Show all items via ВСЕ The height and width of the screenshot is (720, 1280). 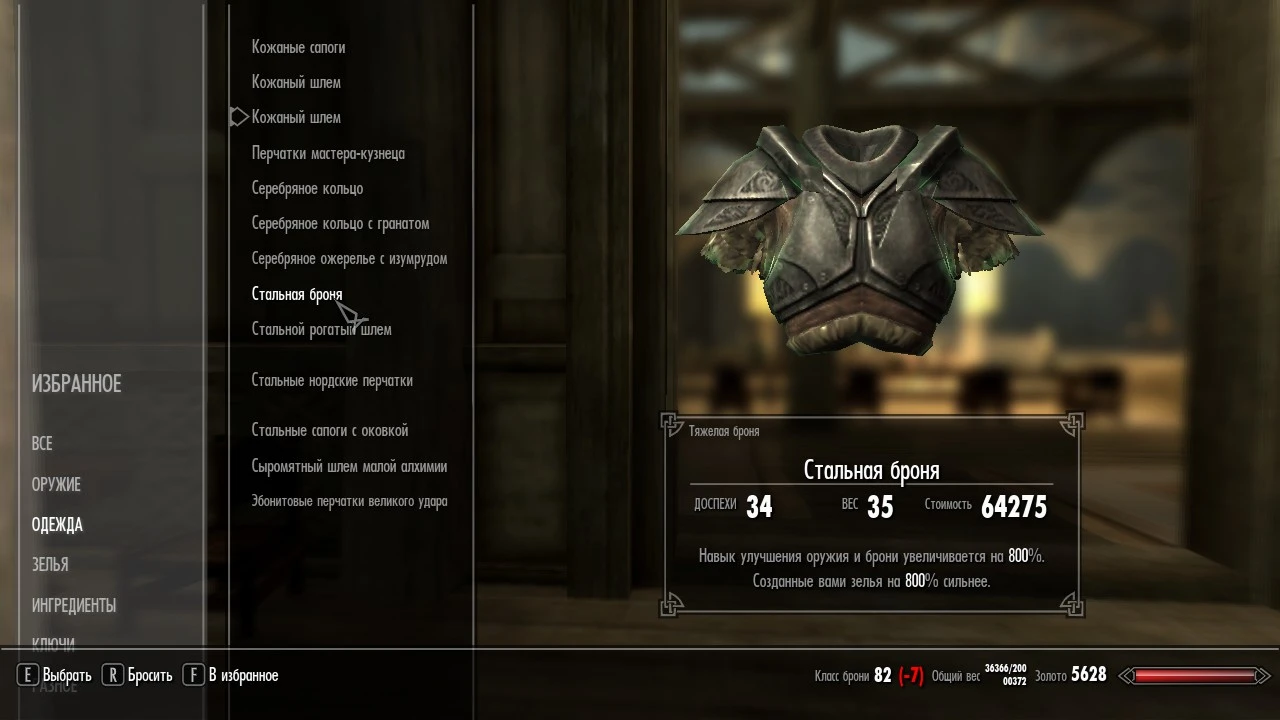[x=40, y=443]
